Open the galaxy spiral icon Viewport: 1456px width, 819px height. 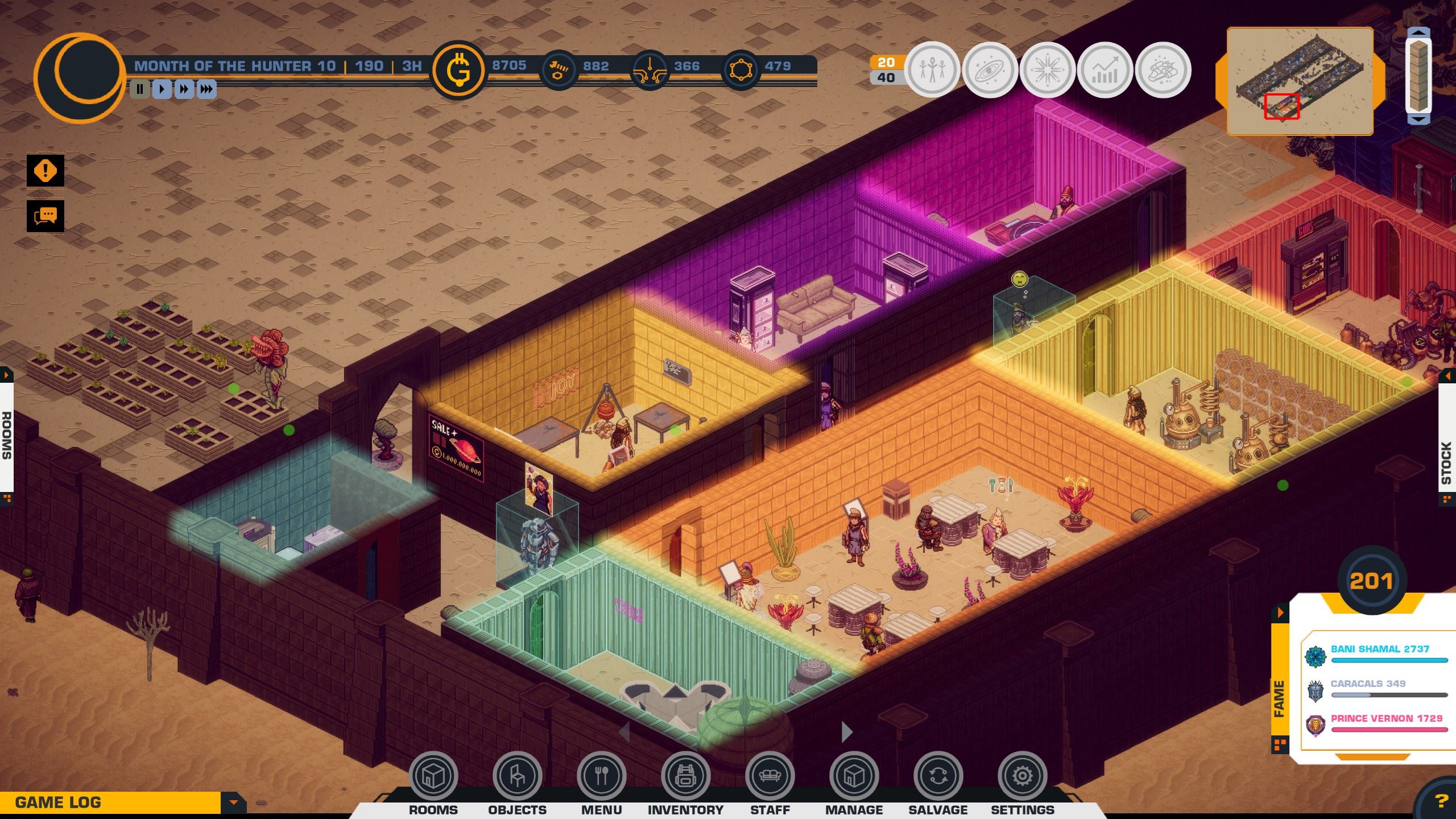(x=990, y=70)
